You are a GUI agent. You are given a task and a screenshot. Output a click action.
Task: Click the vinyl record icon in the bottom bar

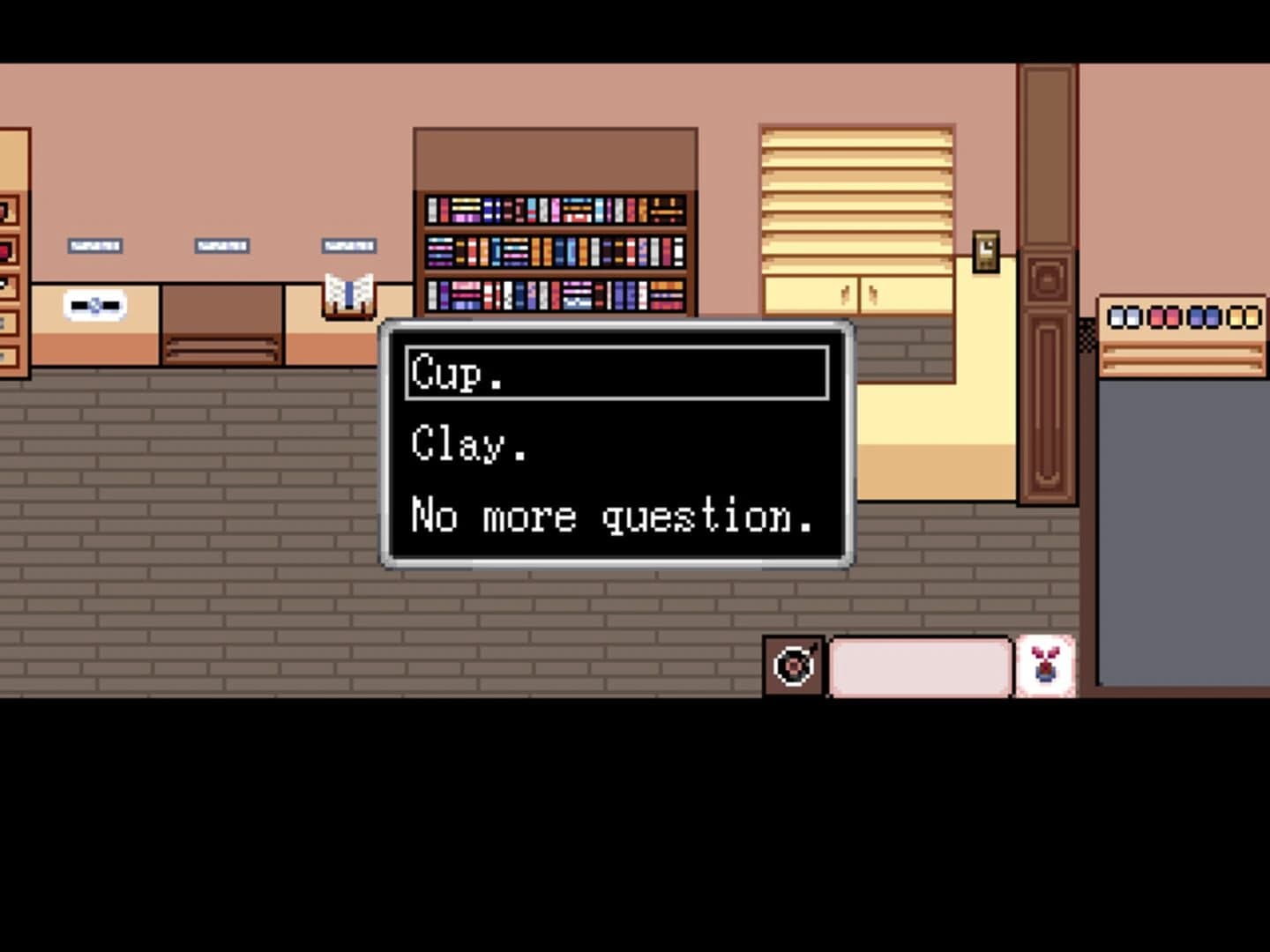click(x=795, y=666)
